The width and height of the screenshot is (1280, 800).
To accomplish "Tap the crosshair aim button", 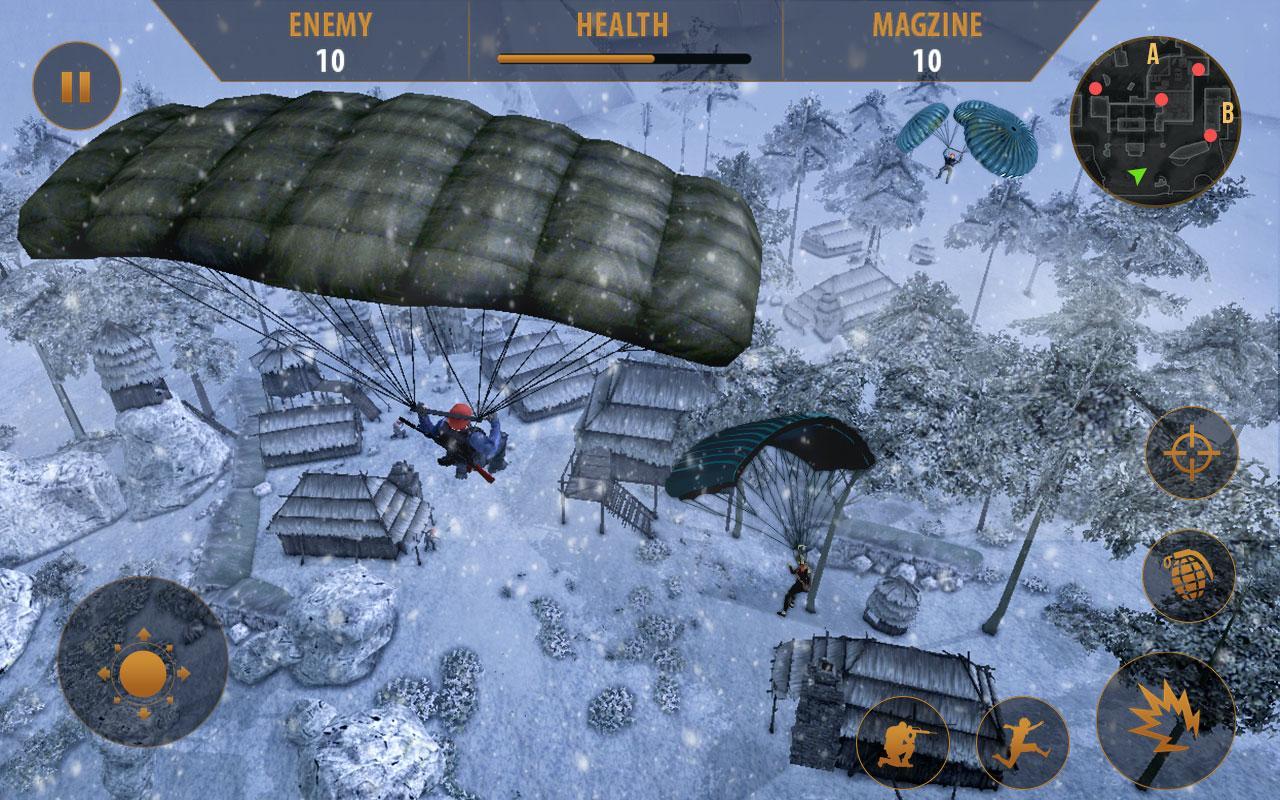I will pos(1192,454).
